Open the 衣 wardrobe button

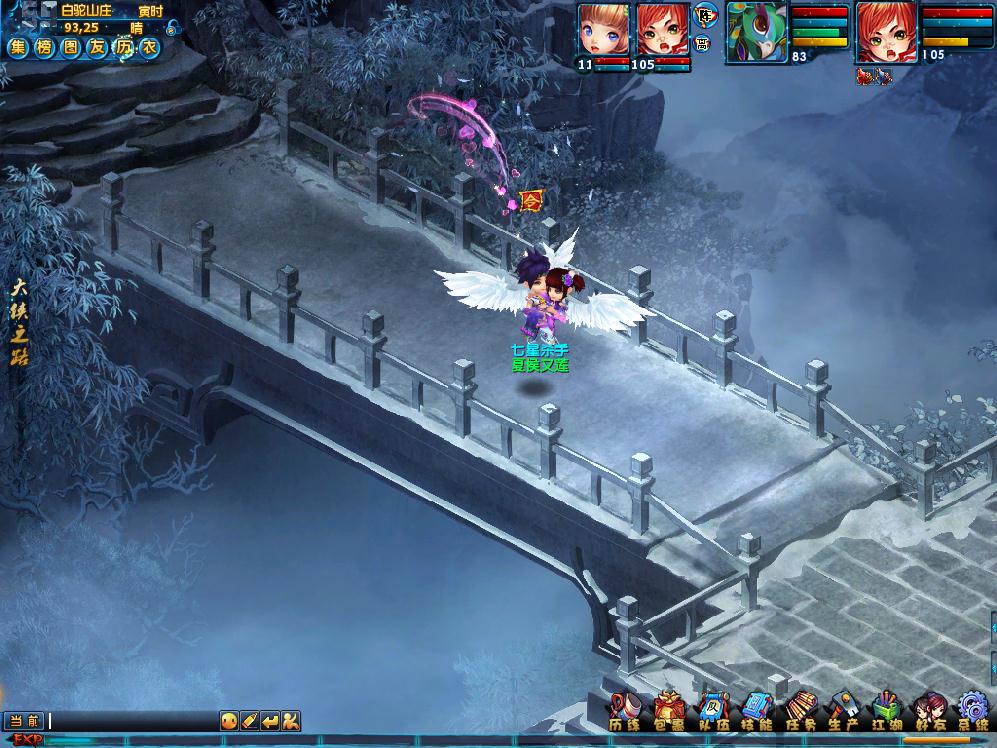click(x=149, y=47)
